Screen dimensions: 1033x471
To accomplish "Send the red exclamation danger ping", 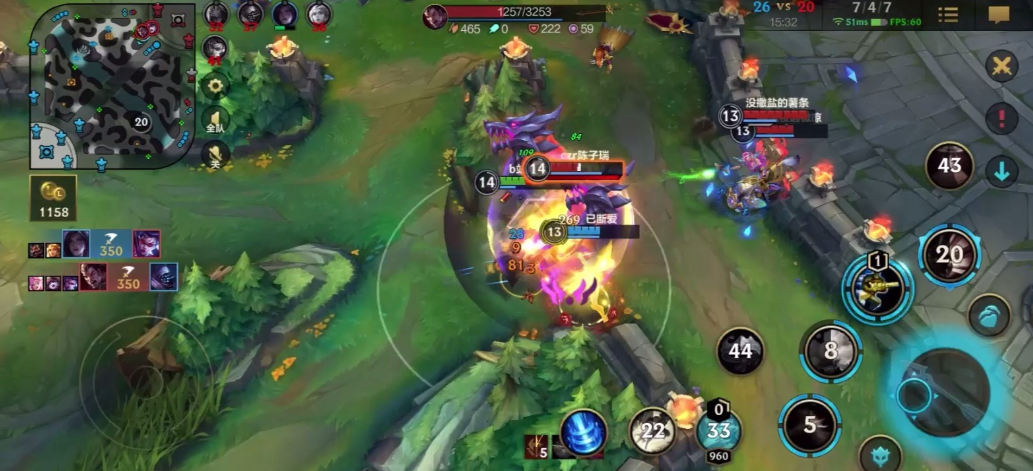I will [x=1001, y=119].
